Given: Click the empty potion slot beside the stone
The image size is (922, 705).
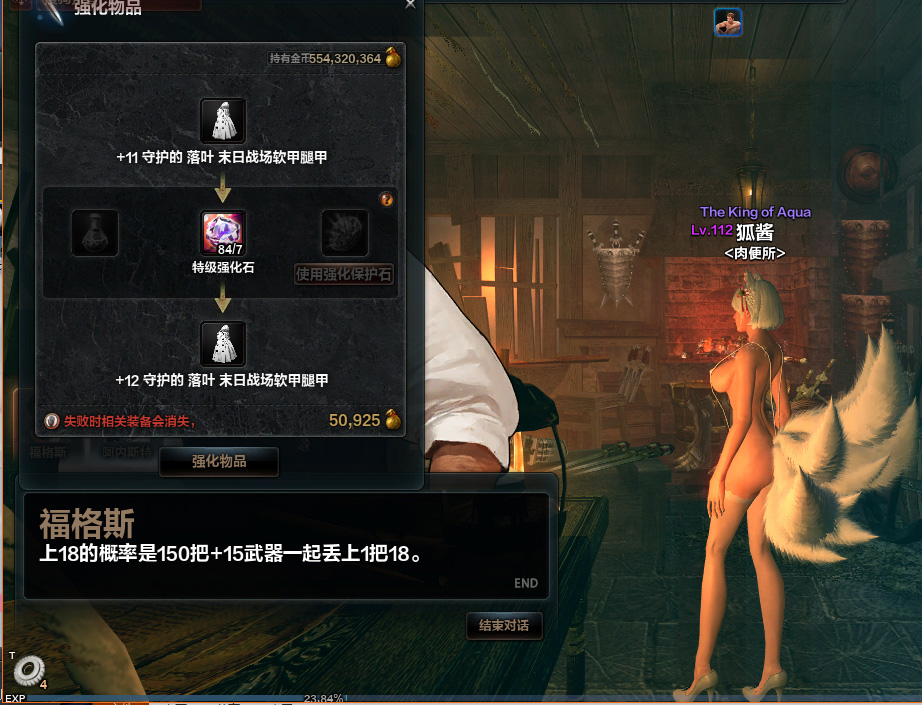Looking at the screenshot, I should click(x=96, y=233).
